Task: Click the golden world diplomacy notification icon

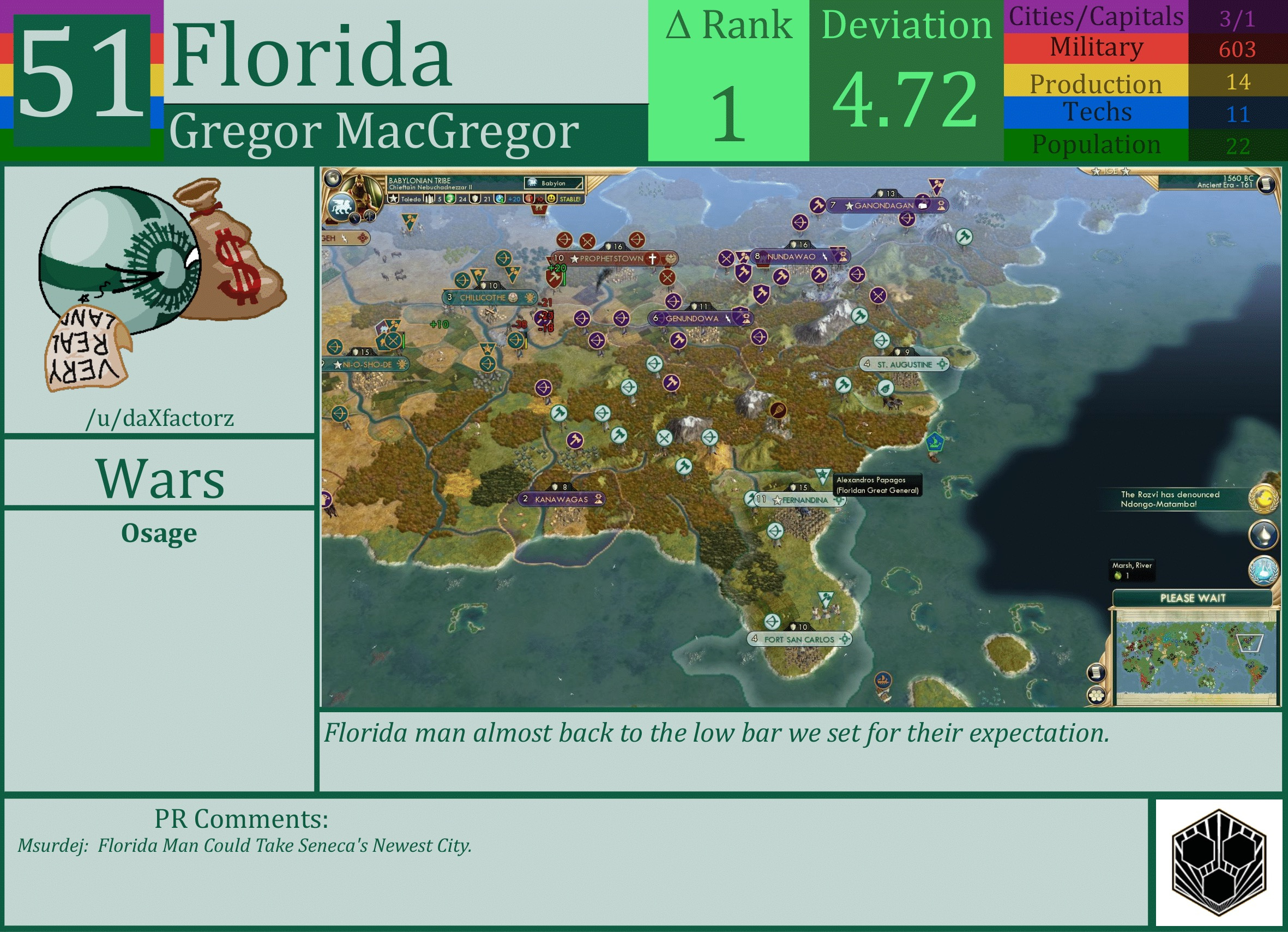Action: click(1263, 500)
